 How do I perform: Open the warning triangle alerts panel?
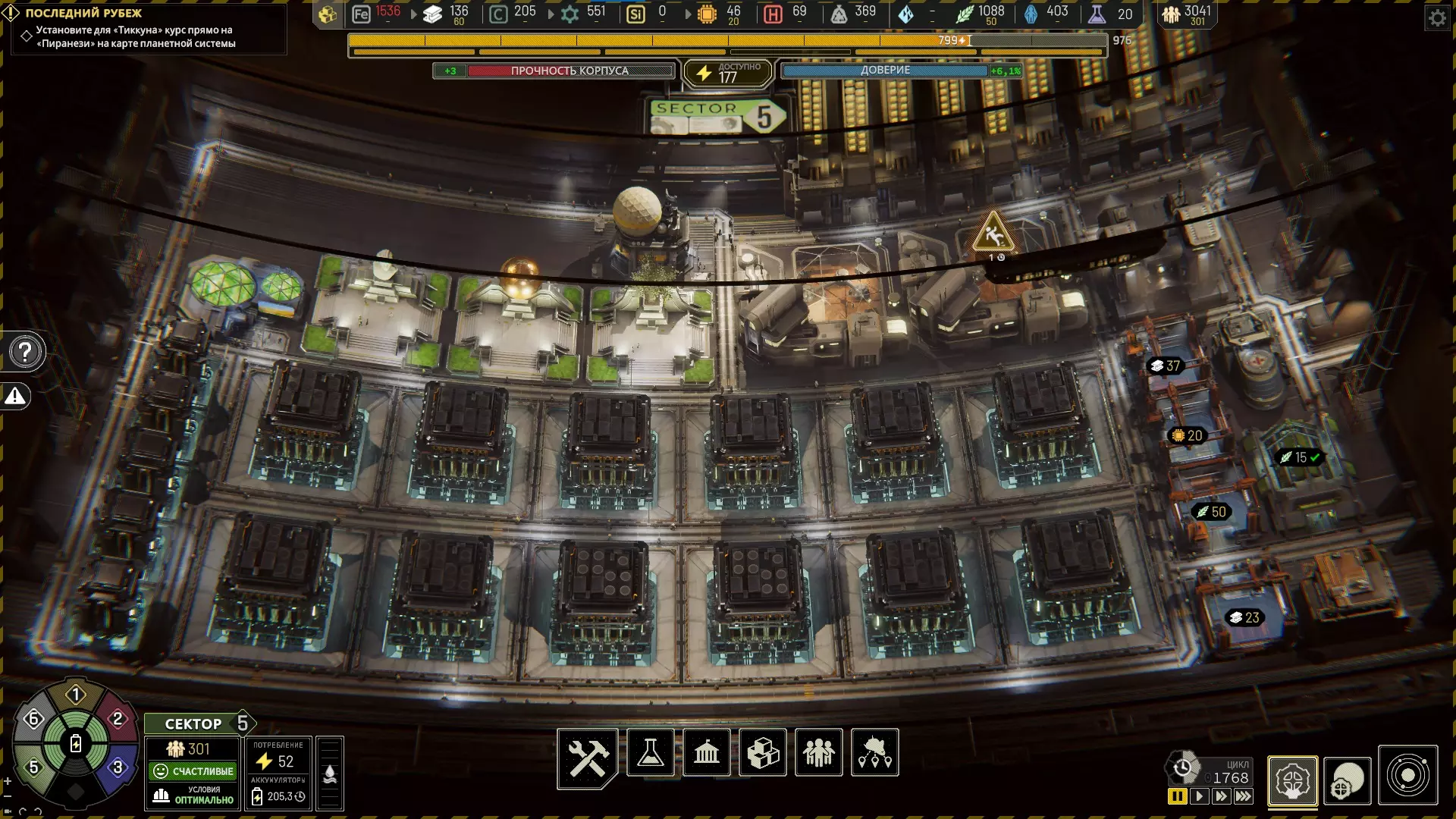pyautogui.click(x=16, y=396)
